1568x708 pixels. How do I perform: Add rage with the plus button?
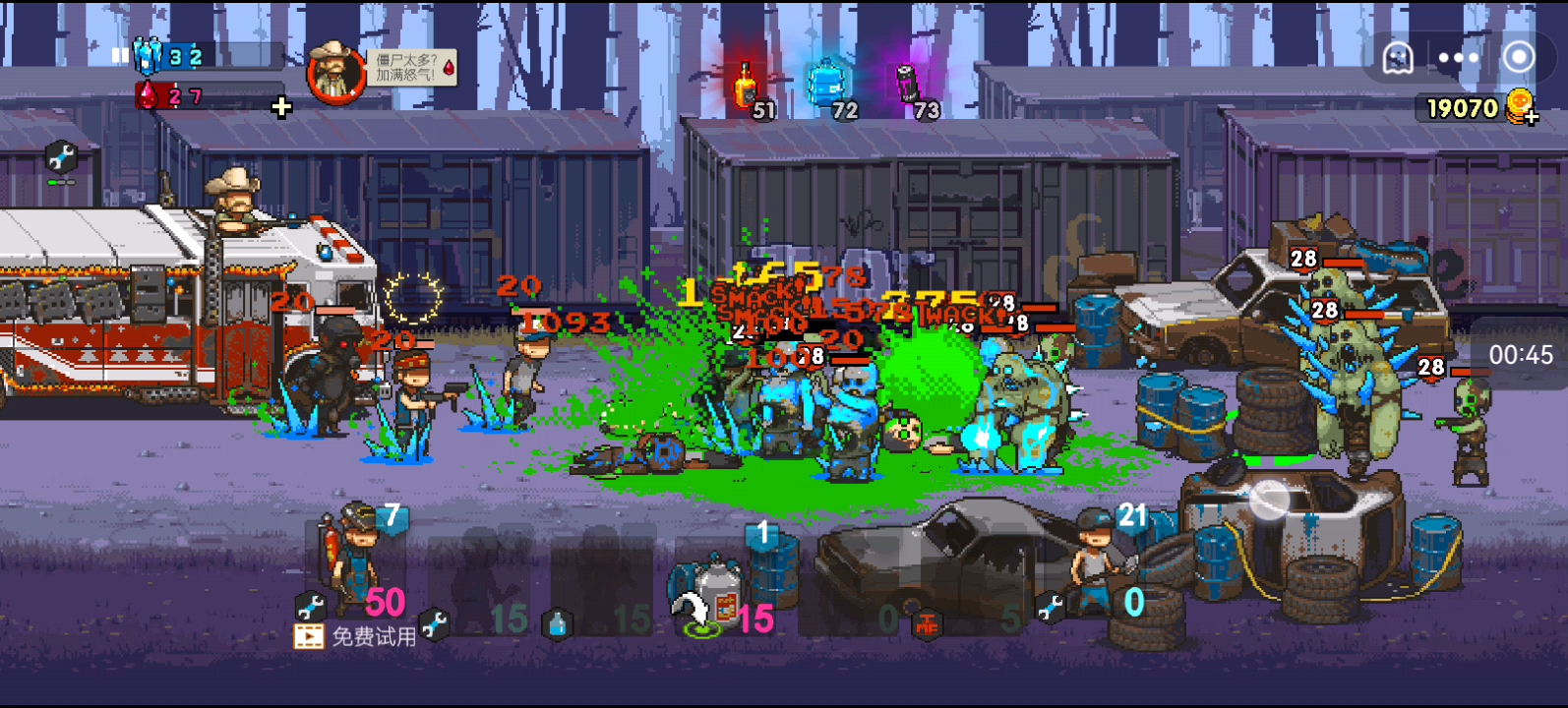281,107
